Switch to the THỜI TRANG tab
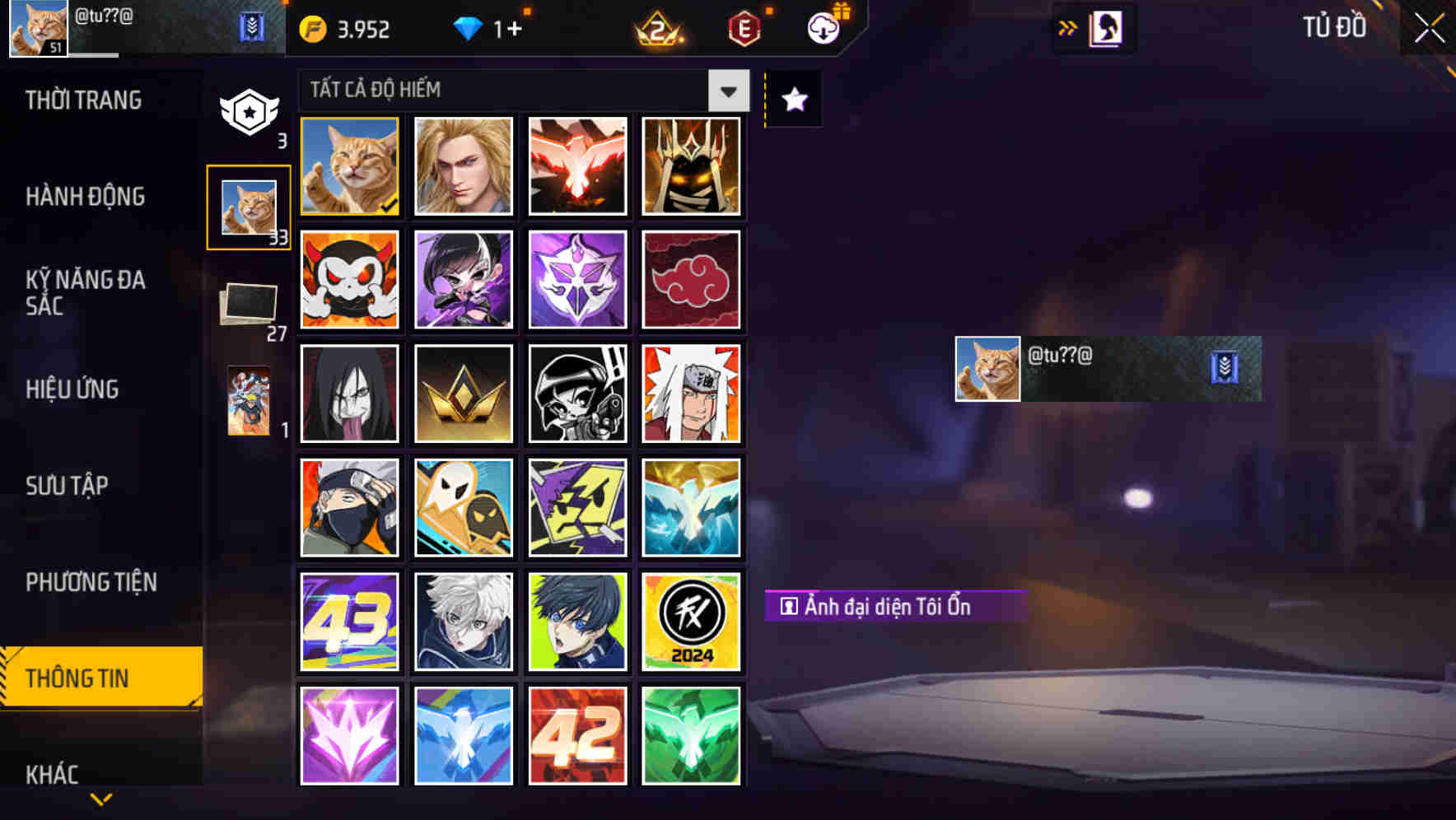The image size is (1456, 820). (82, 100)
